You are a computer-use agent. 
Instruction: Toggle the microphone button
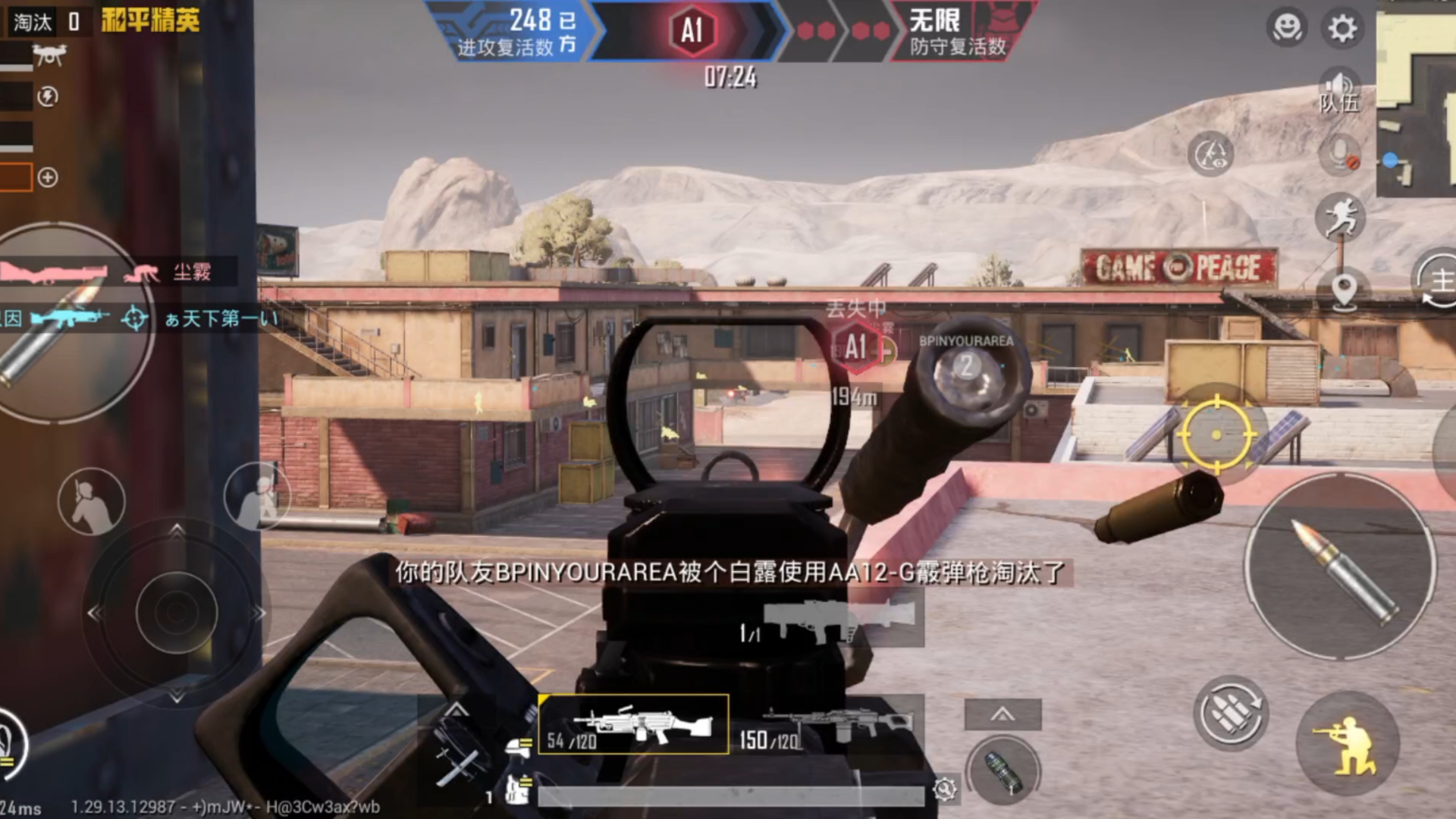point(1340,154)
